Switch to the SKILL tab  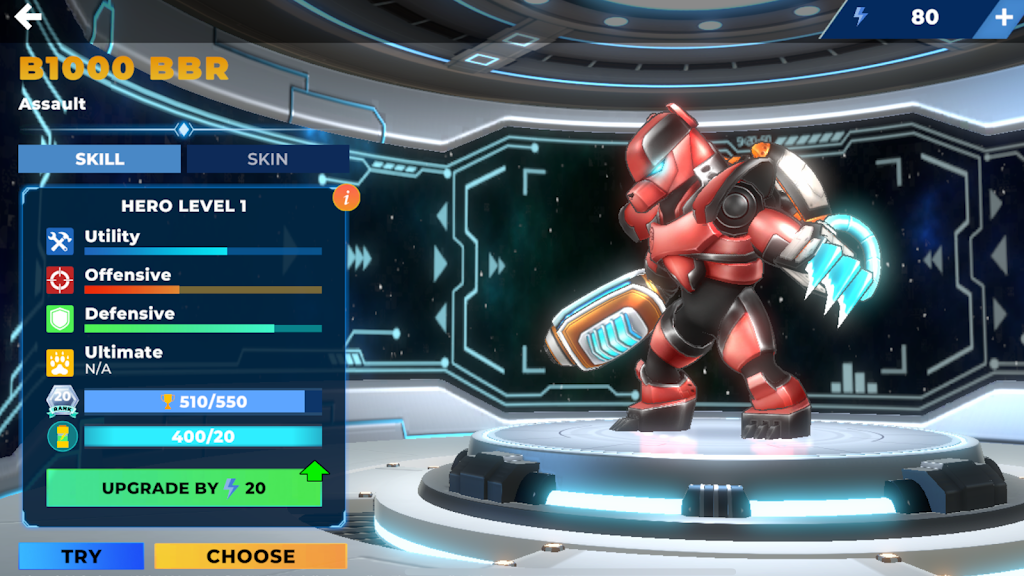tap(100, 159)
